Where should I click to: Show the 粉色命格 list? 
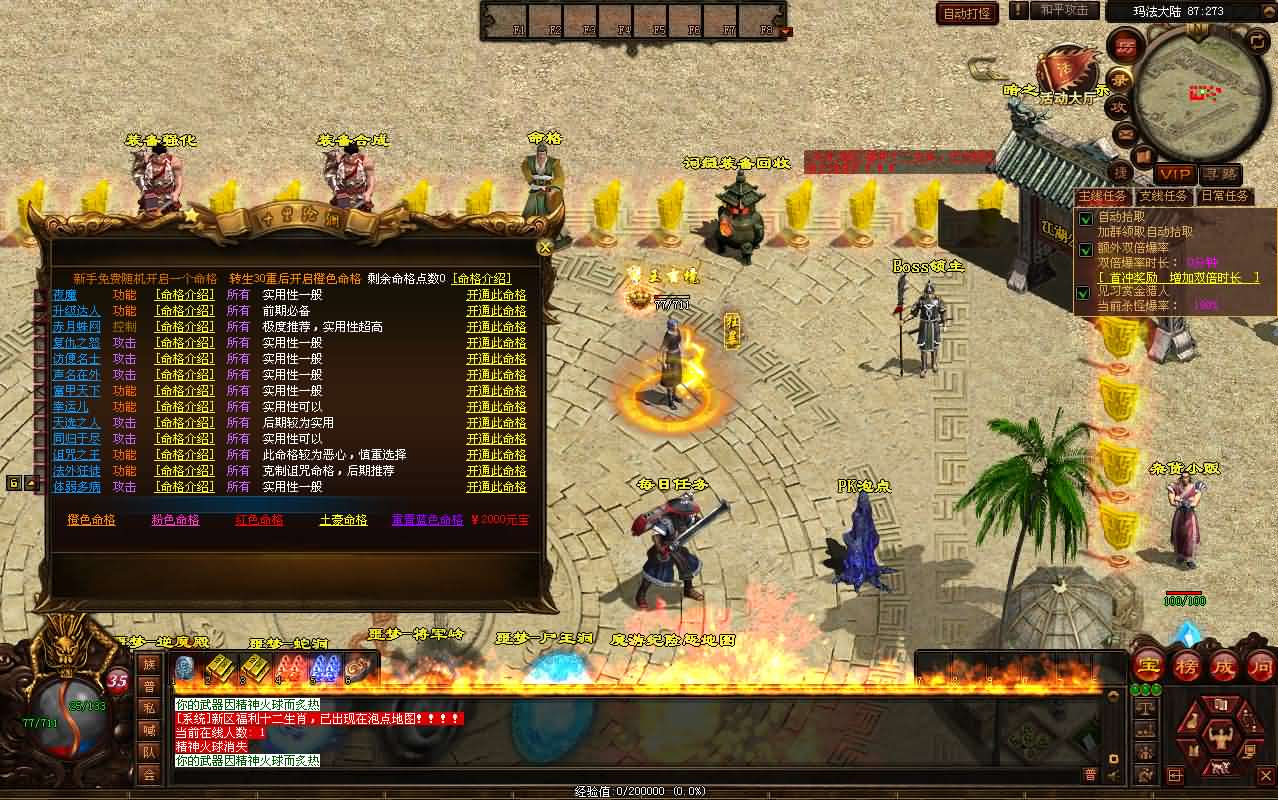[x=175, y=520]
